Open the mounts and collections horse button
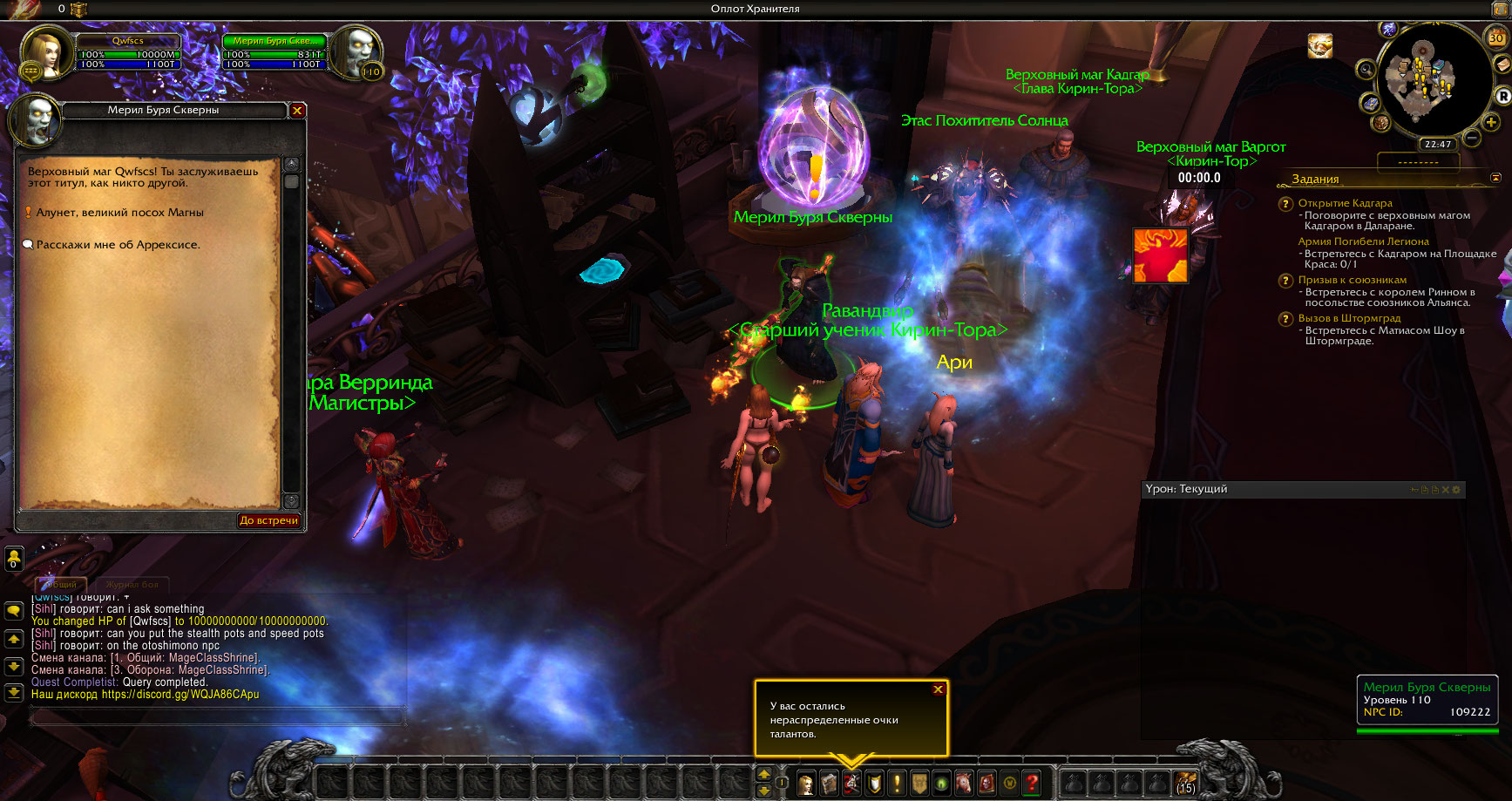Image resolution: width=1512 pixels, height=801 pixels. click(x=964, y=784)
